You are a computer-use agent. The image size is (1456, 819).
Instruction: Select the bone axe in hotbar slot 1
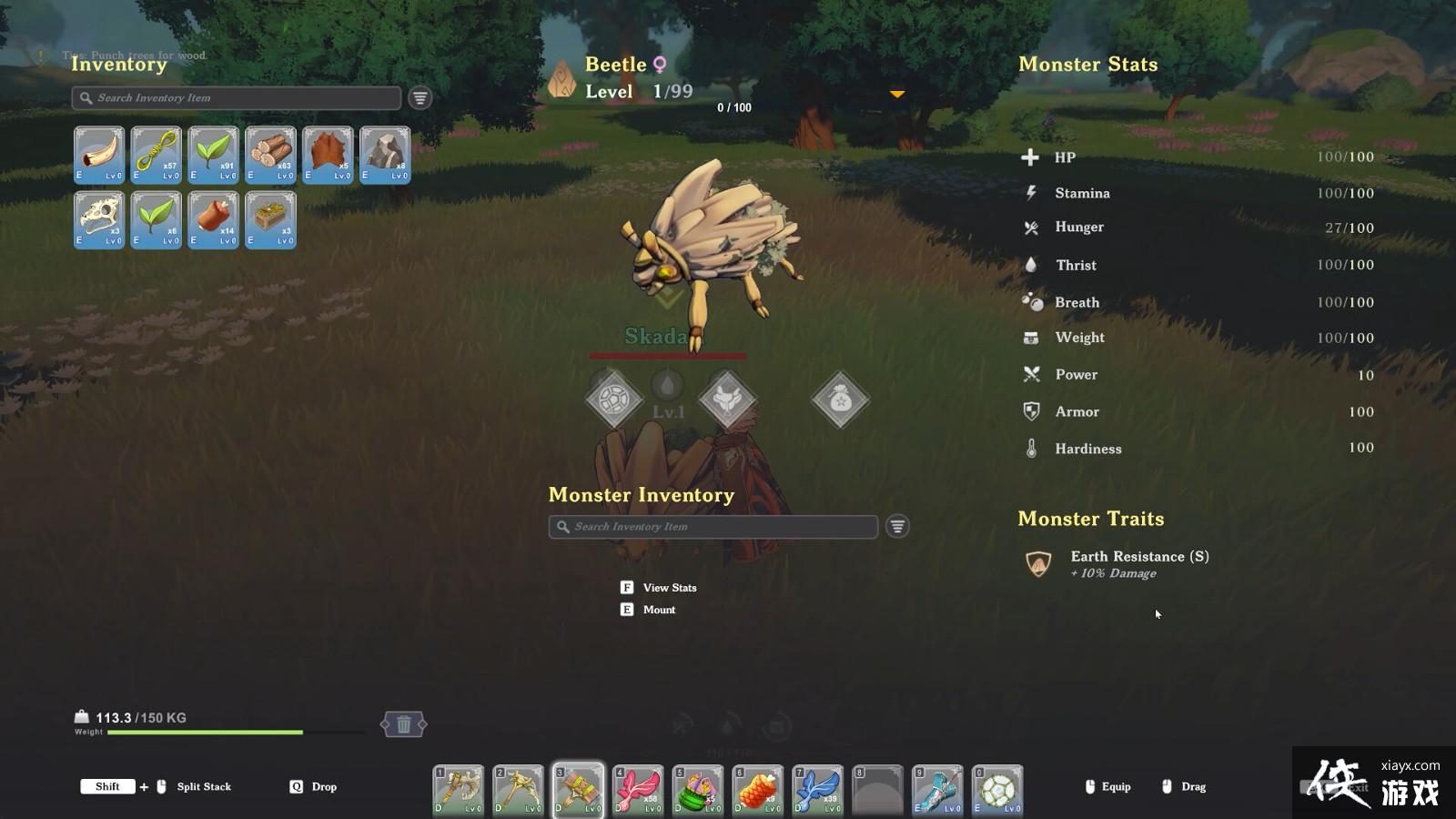click(x=458, y=790)
